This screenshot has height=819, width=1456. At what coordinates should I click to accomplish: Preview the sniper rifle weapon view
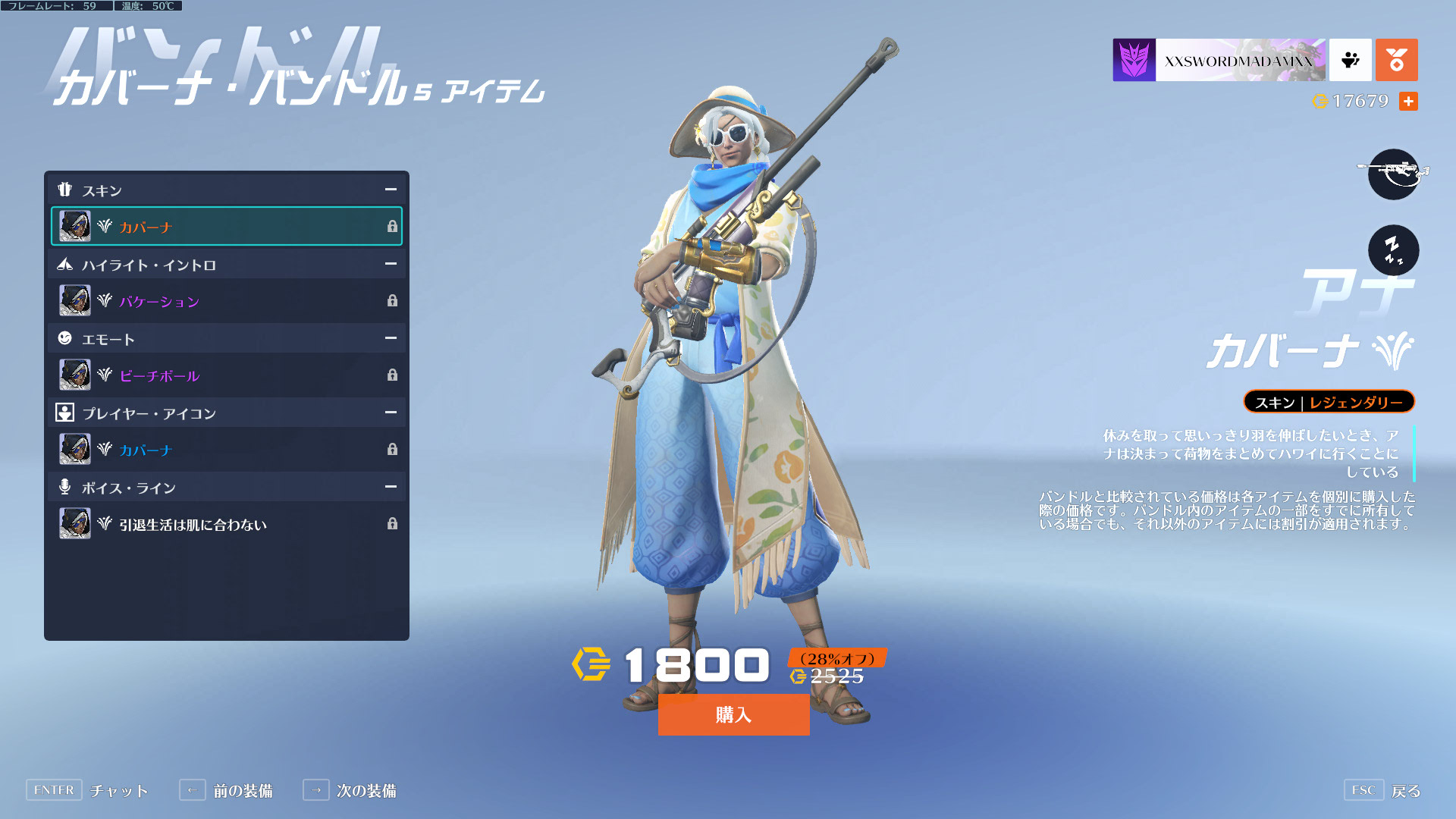(1393, 174)
